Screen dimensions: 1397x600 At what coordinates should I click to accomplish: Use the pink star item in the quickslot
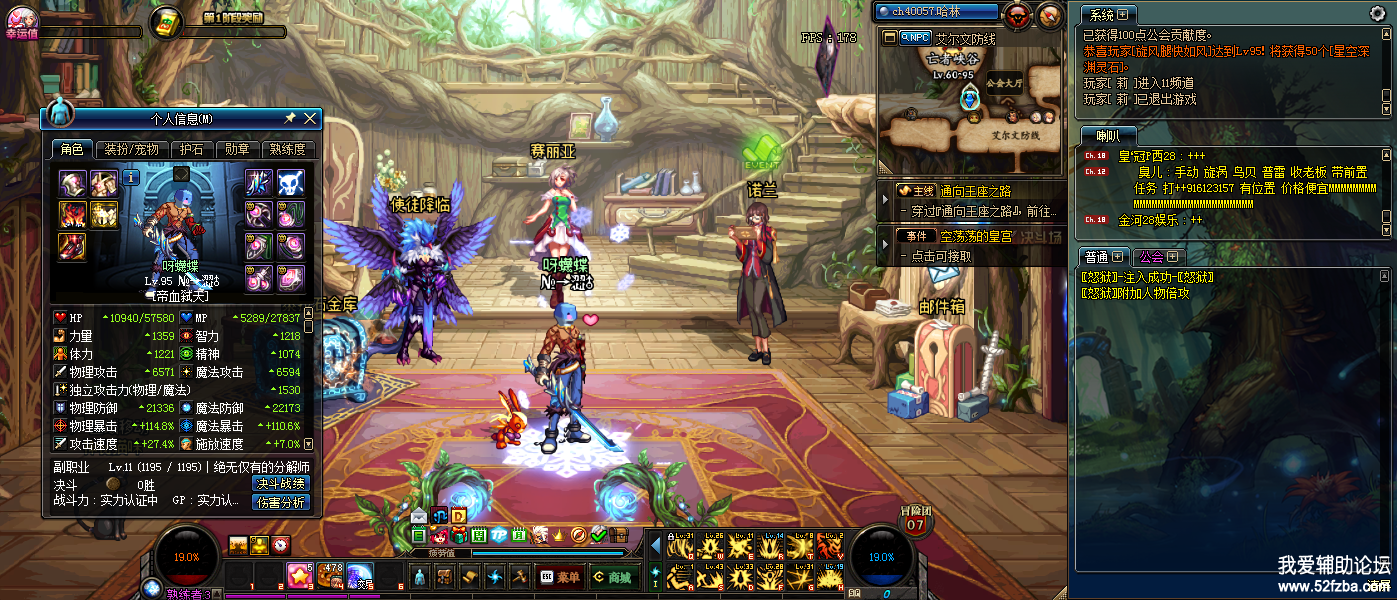pyautogui.click(x=299, y=575)
